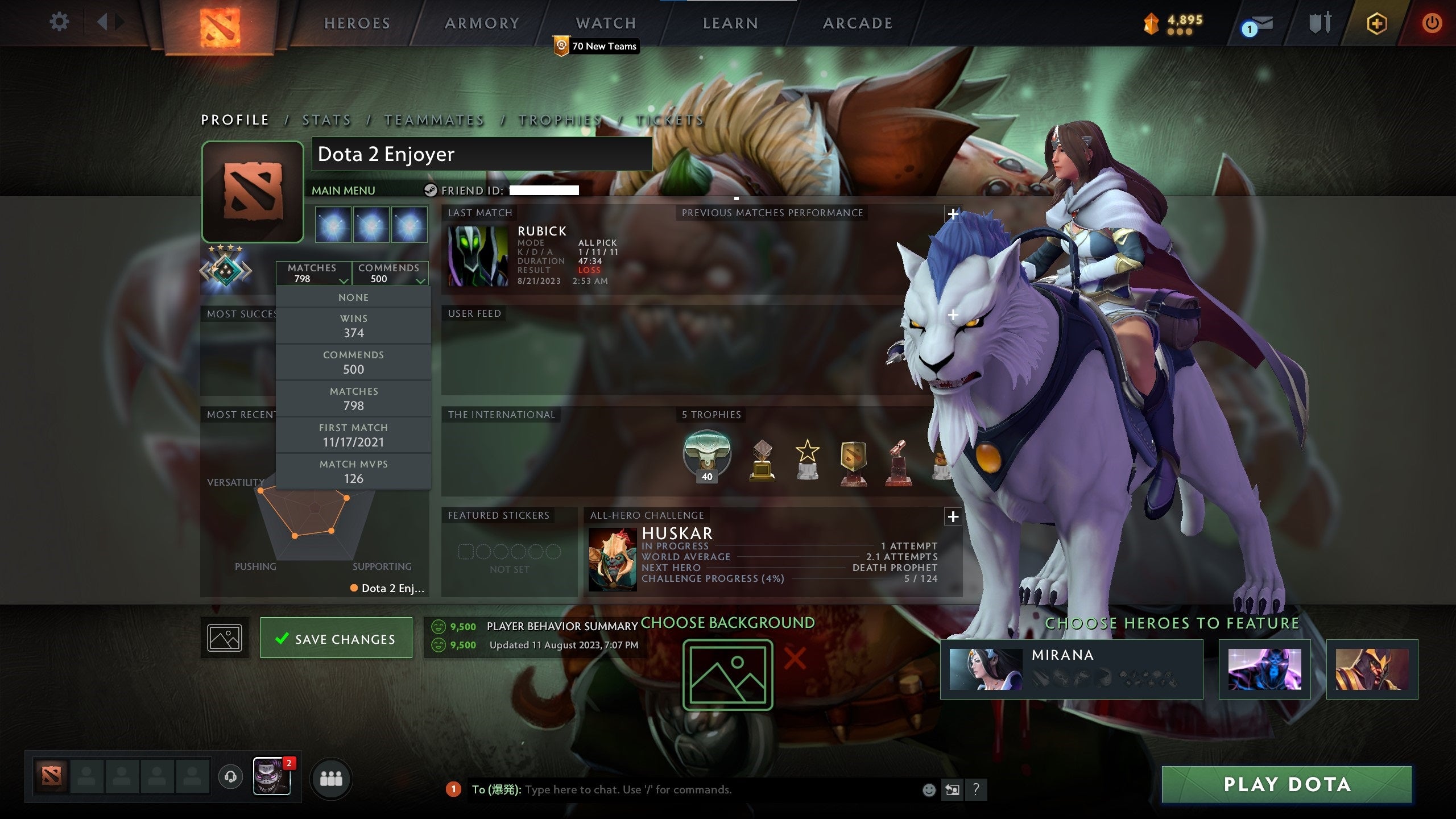This screenshot has width=1456, height=819.
Task: Select Wins in the Matches dropdown
Action: 354,325
